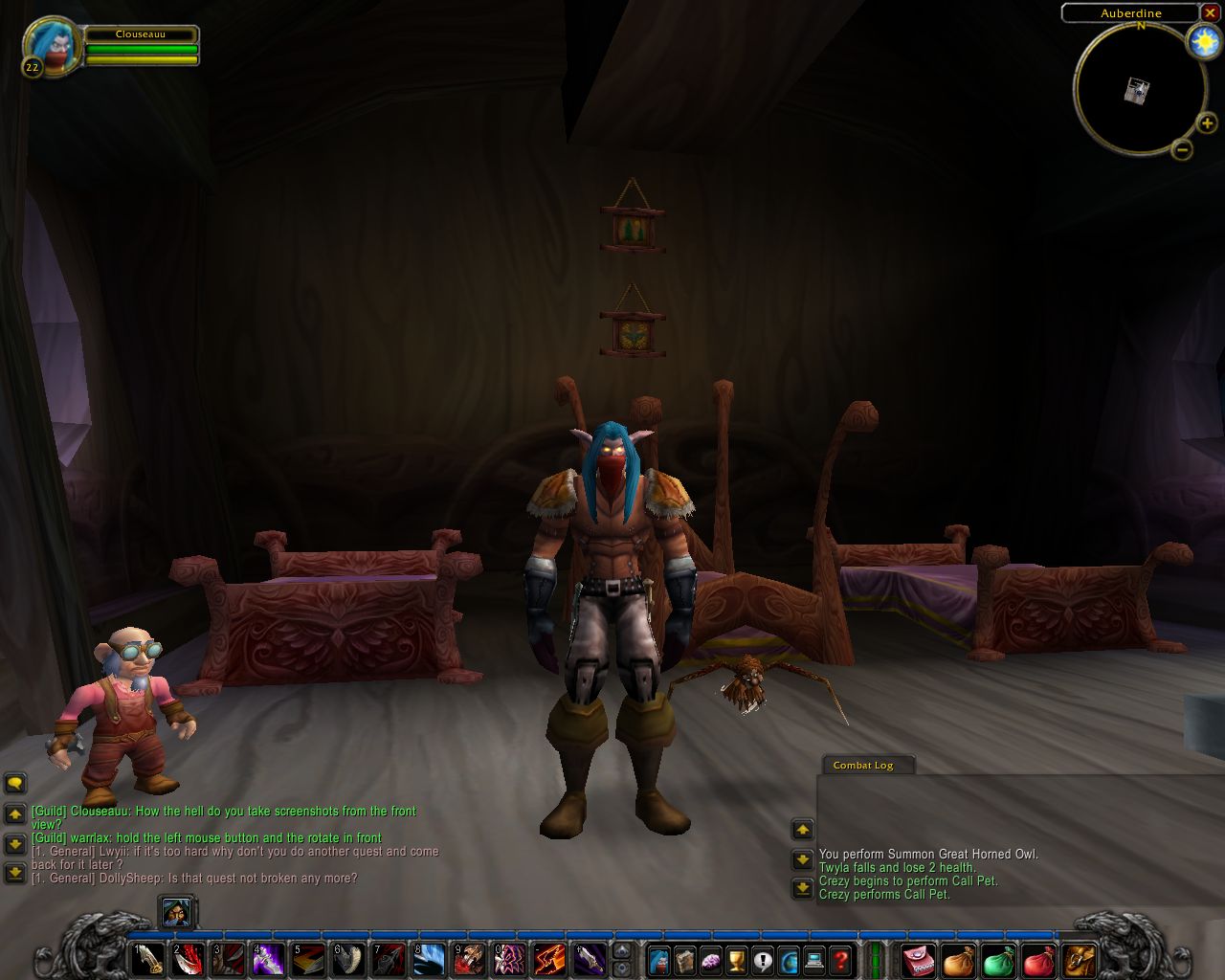The width and height of the screenshot is (1225, 980).
Task: Open the green bag slot
Action: 998,960
